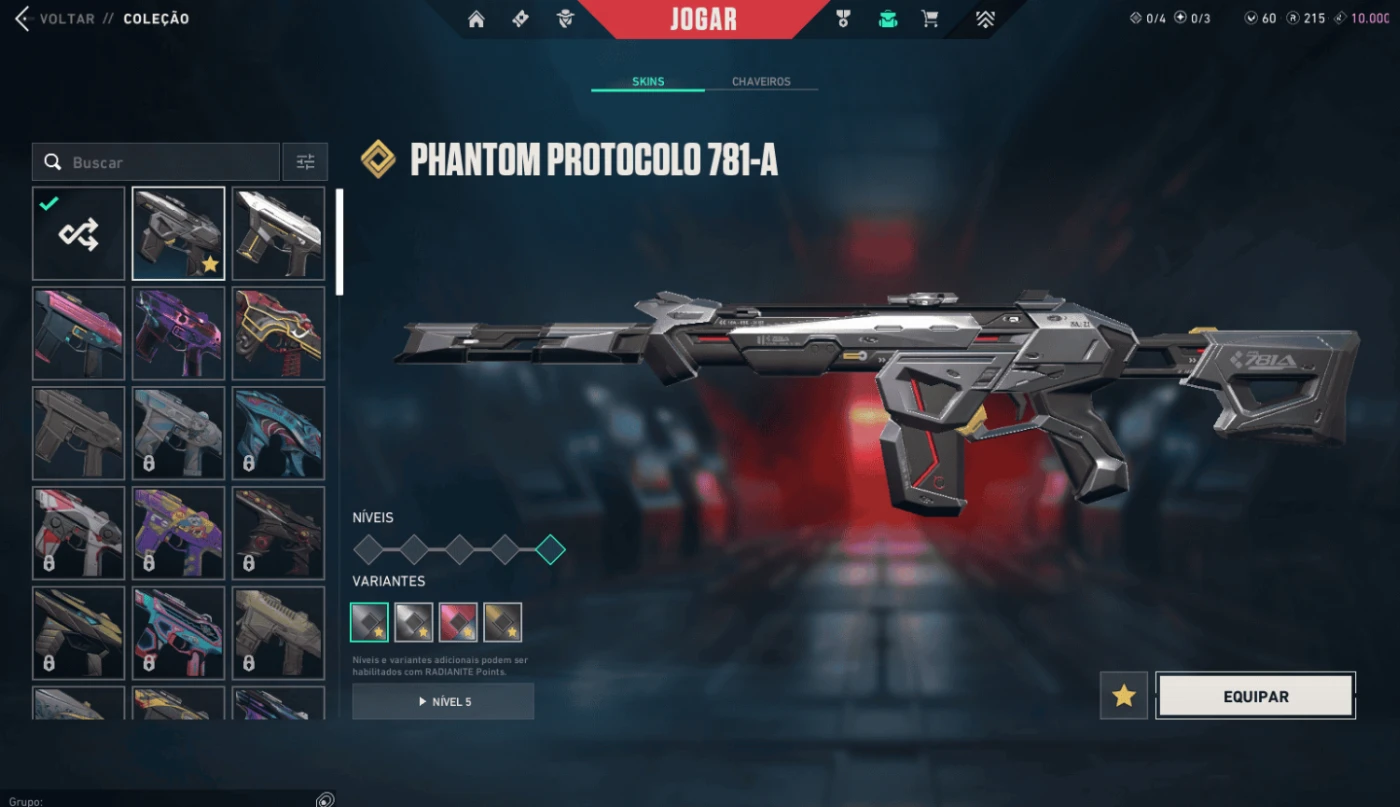Select the Skins tab
The image size is (1400, 807).
click(648, 81)
